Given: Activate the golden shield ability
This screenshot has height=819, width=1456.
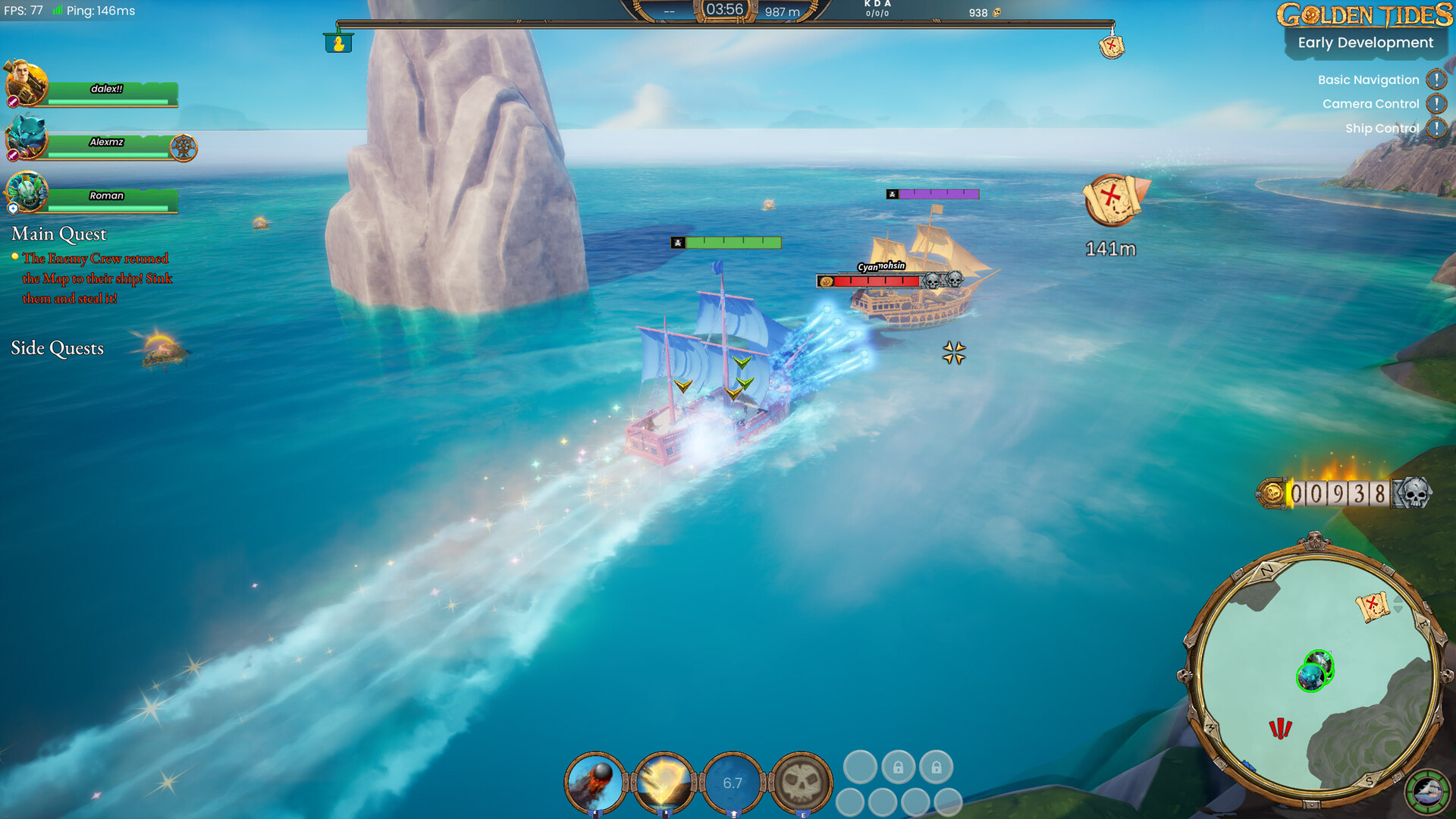Looking at the screenshot, I should pos(665,783).
